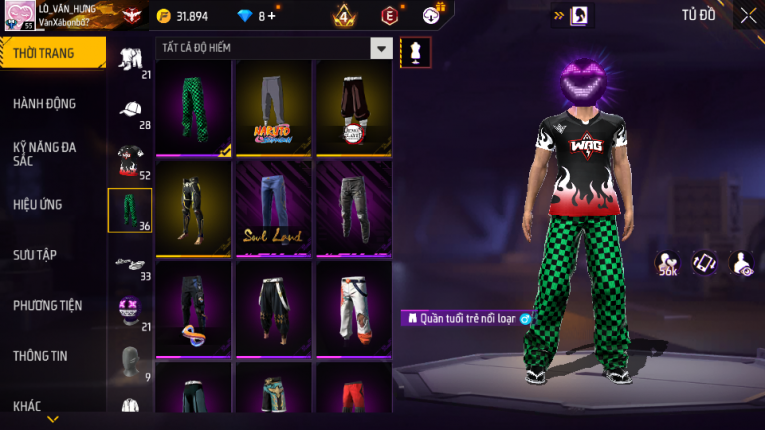Toggle the character visibility eye icon

(x=742, y=263)
